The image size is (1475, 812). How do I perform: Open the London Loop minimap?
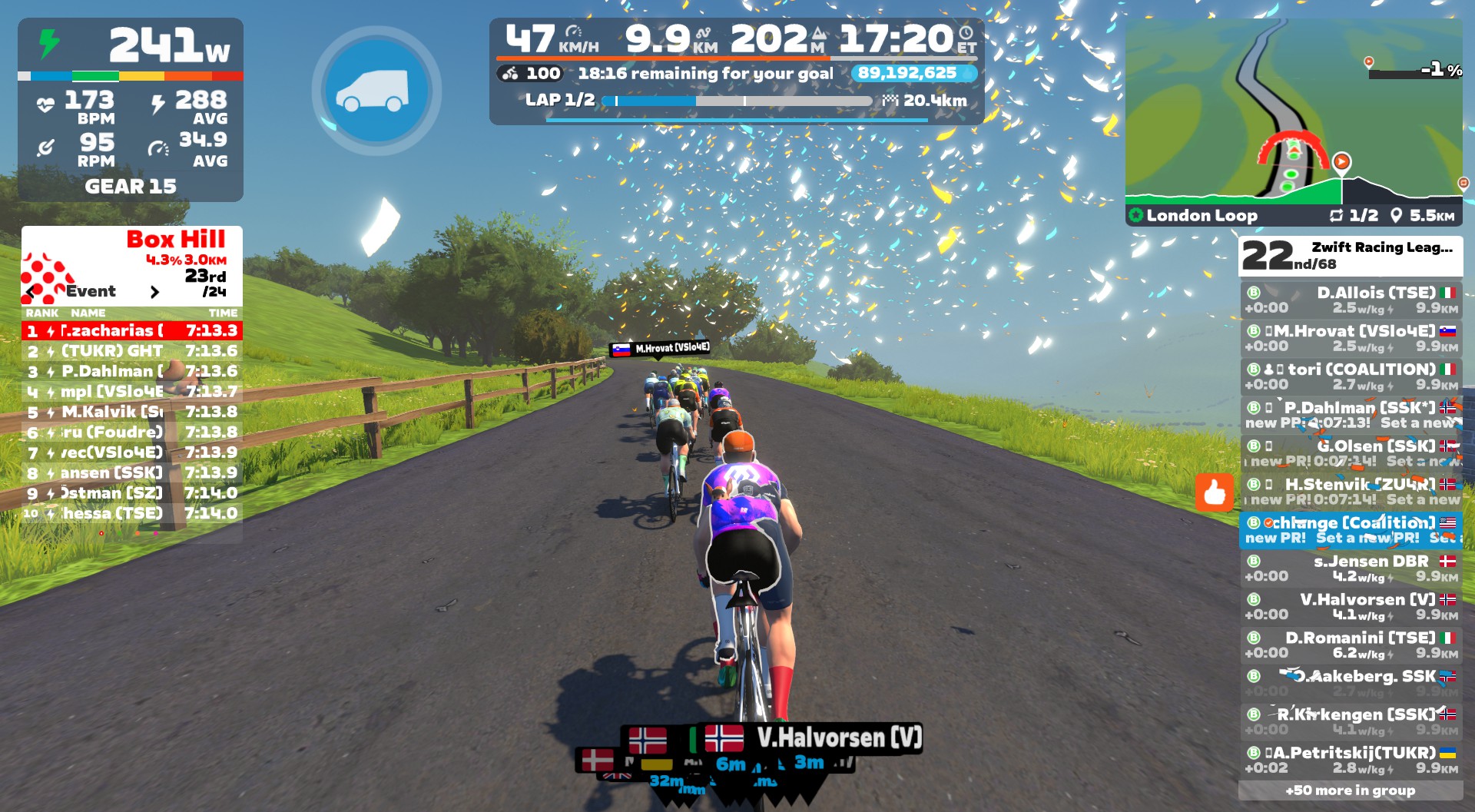tap(1293, 121)
